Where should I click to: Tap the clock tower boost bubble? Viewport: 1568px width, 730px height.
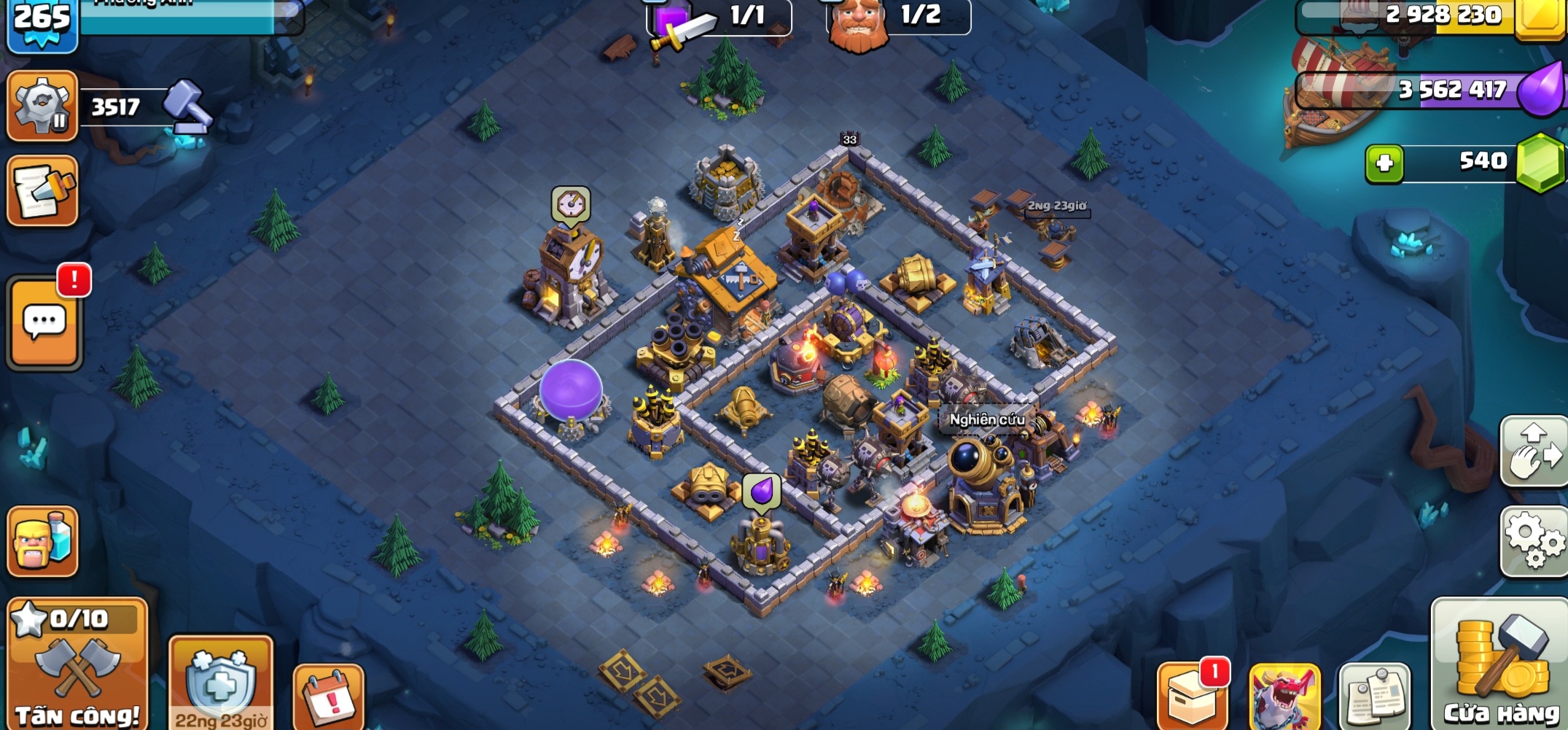pos(571,204)
